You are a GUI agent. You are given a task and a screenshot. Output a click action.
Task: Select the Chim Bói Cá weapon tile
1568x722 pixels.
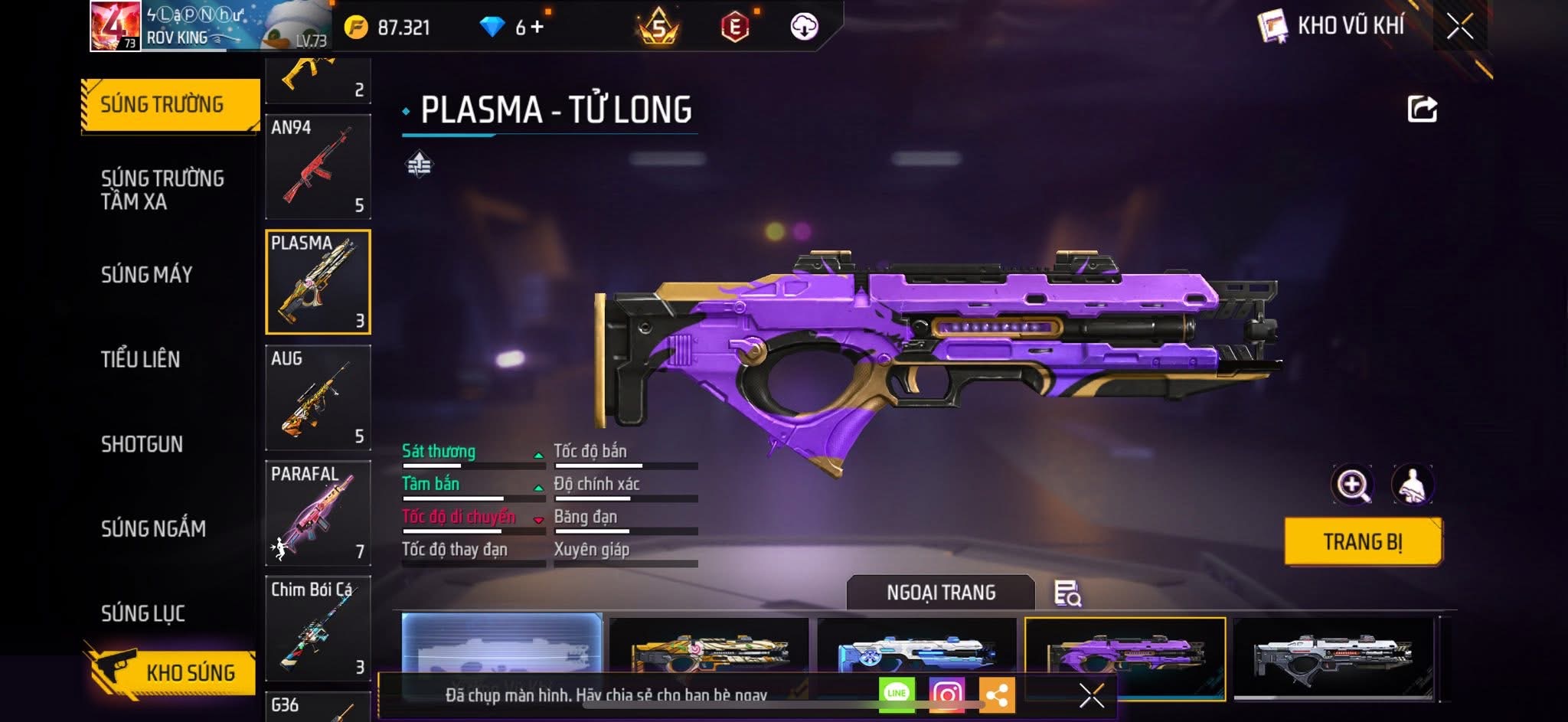point(318,628)
